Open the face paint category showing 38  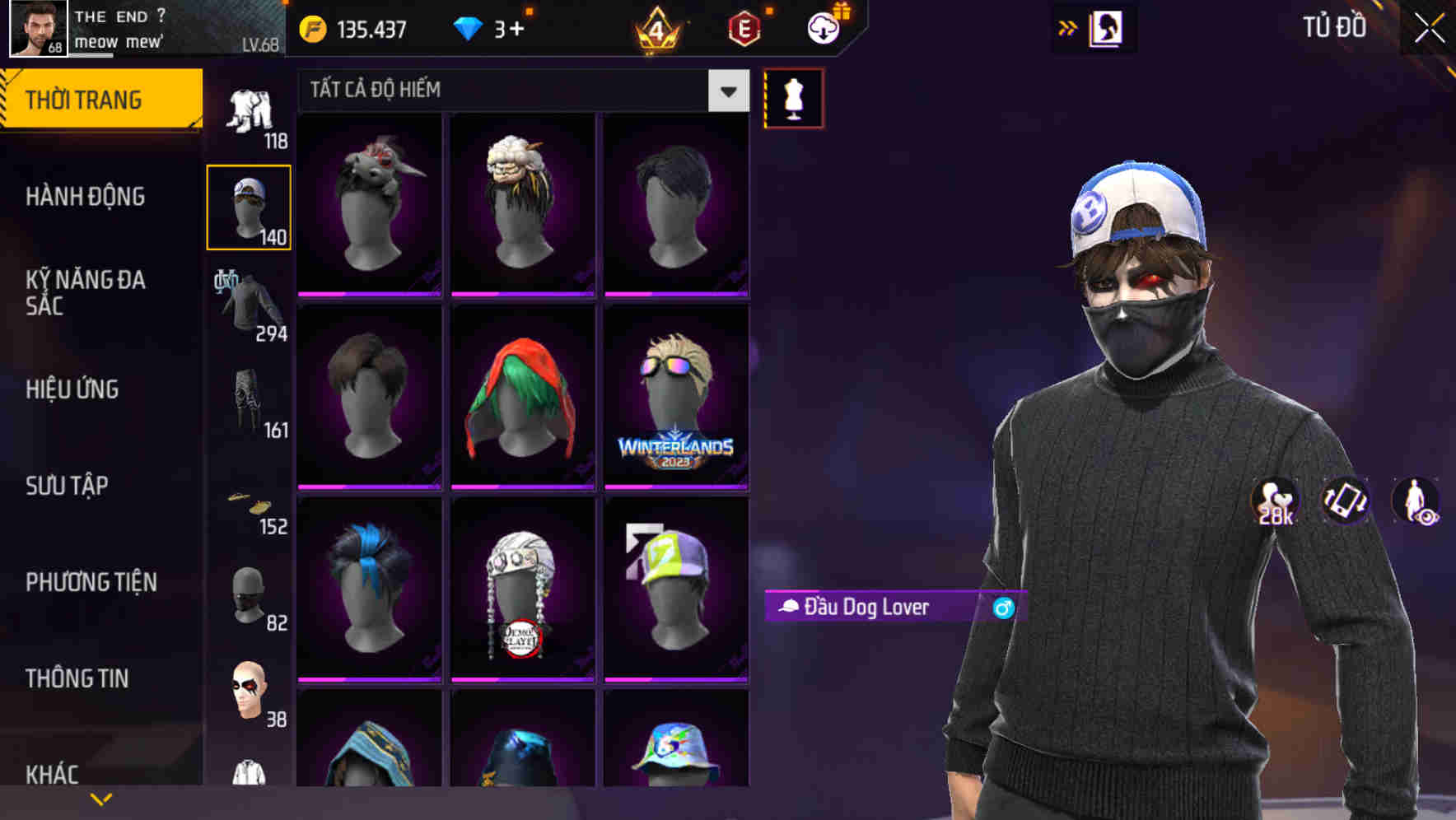click(x=249, y=692)
